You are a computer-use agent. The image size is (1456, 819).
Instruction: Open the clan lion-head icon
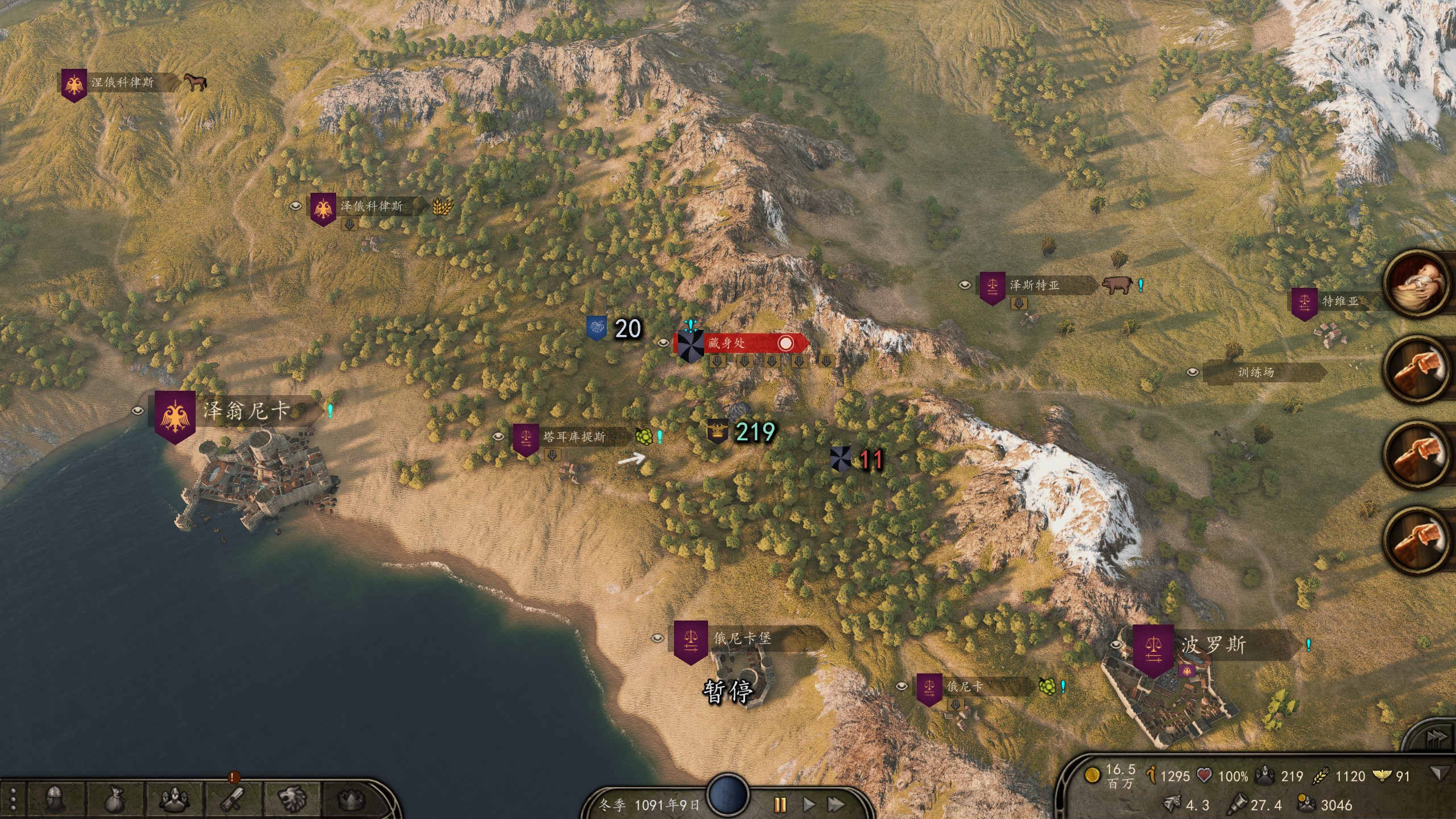293,799
